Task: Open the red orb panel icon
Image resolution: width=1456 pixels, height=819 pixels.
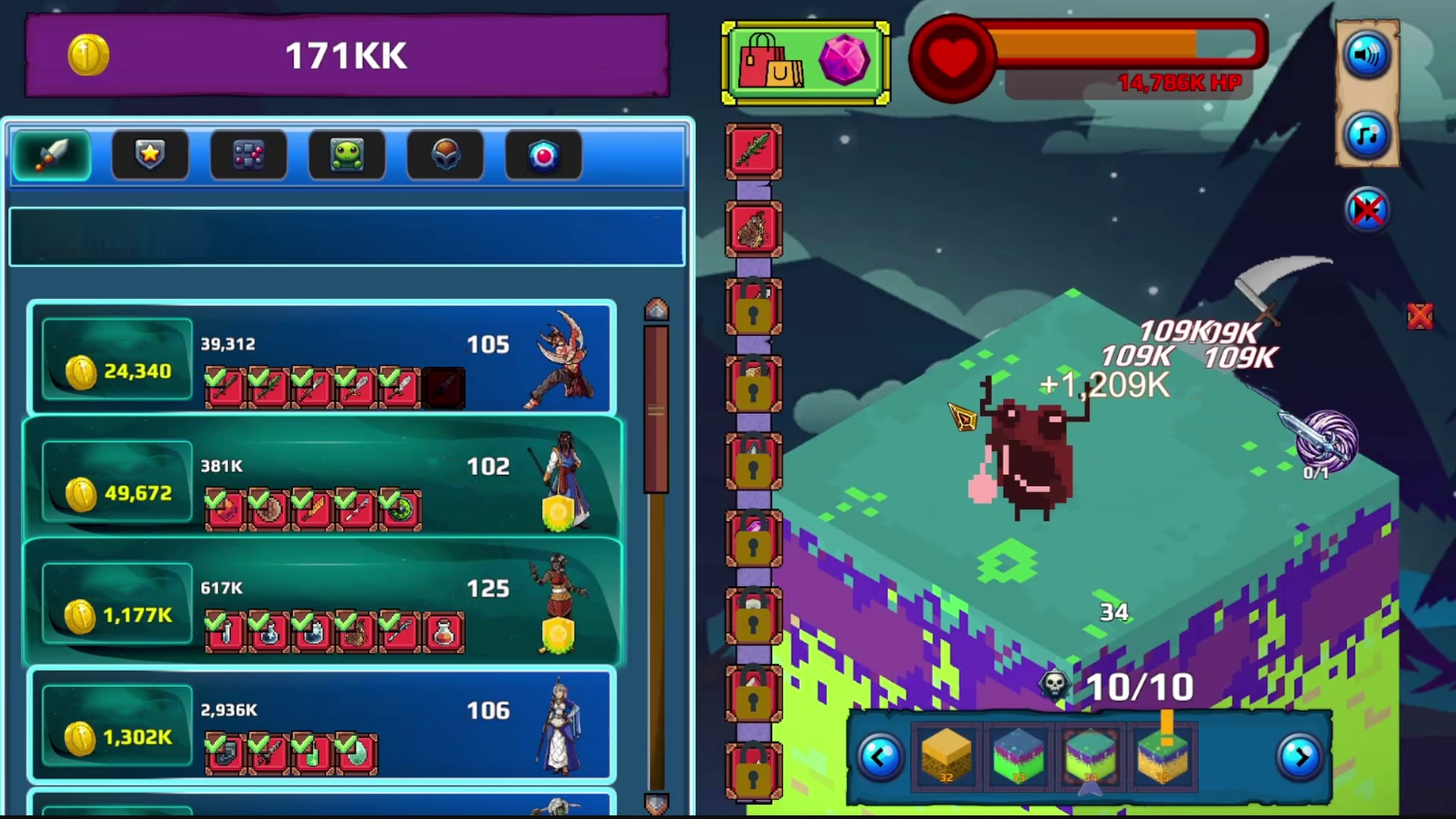Action: (x=543, y=155)
